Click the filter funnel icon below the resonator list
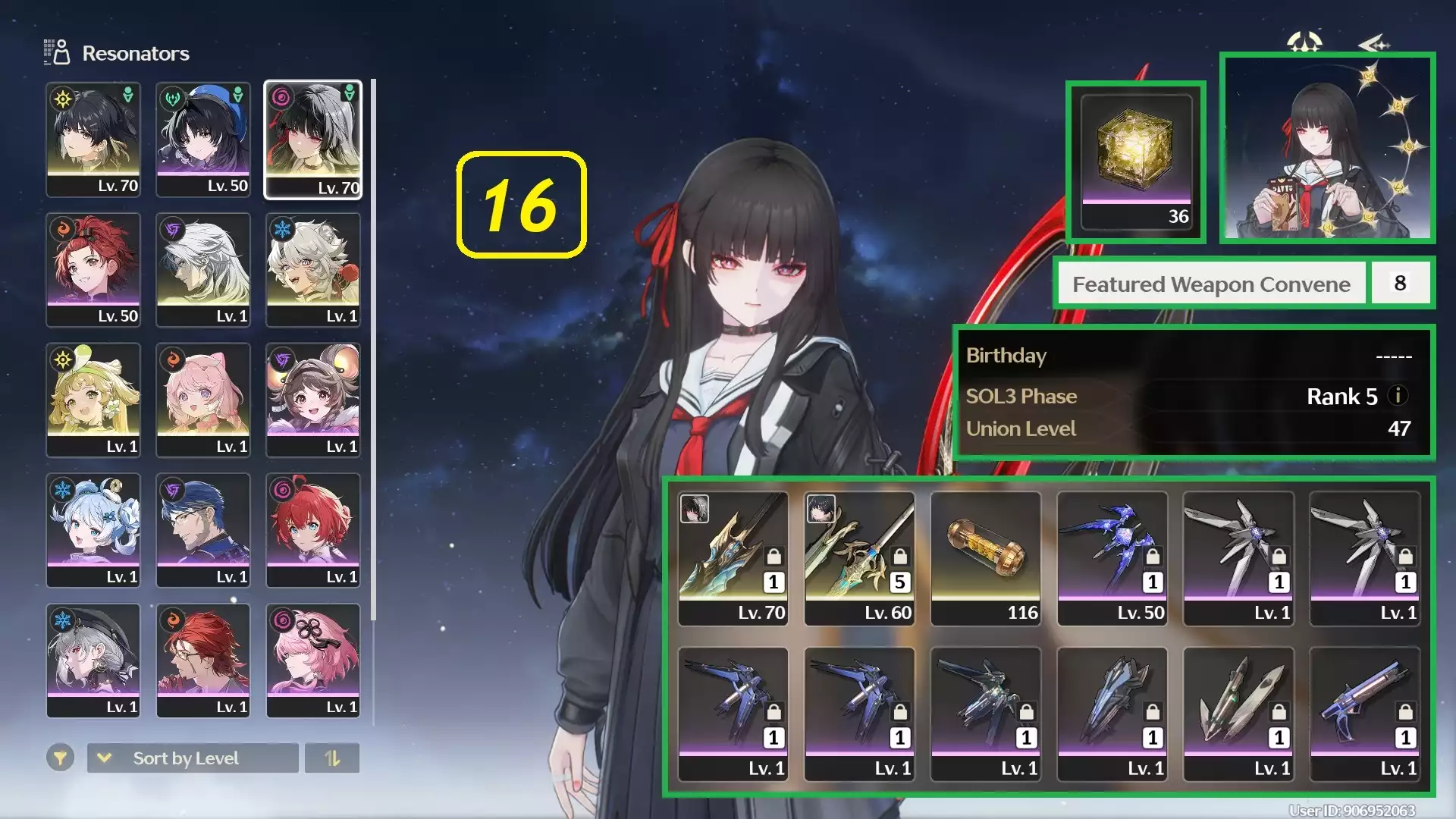 (x=61, y=758)
